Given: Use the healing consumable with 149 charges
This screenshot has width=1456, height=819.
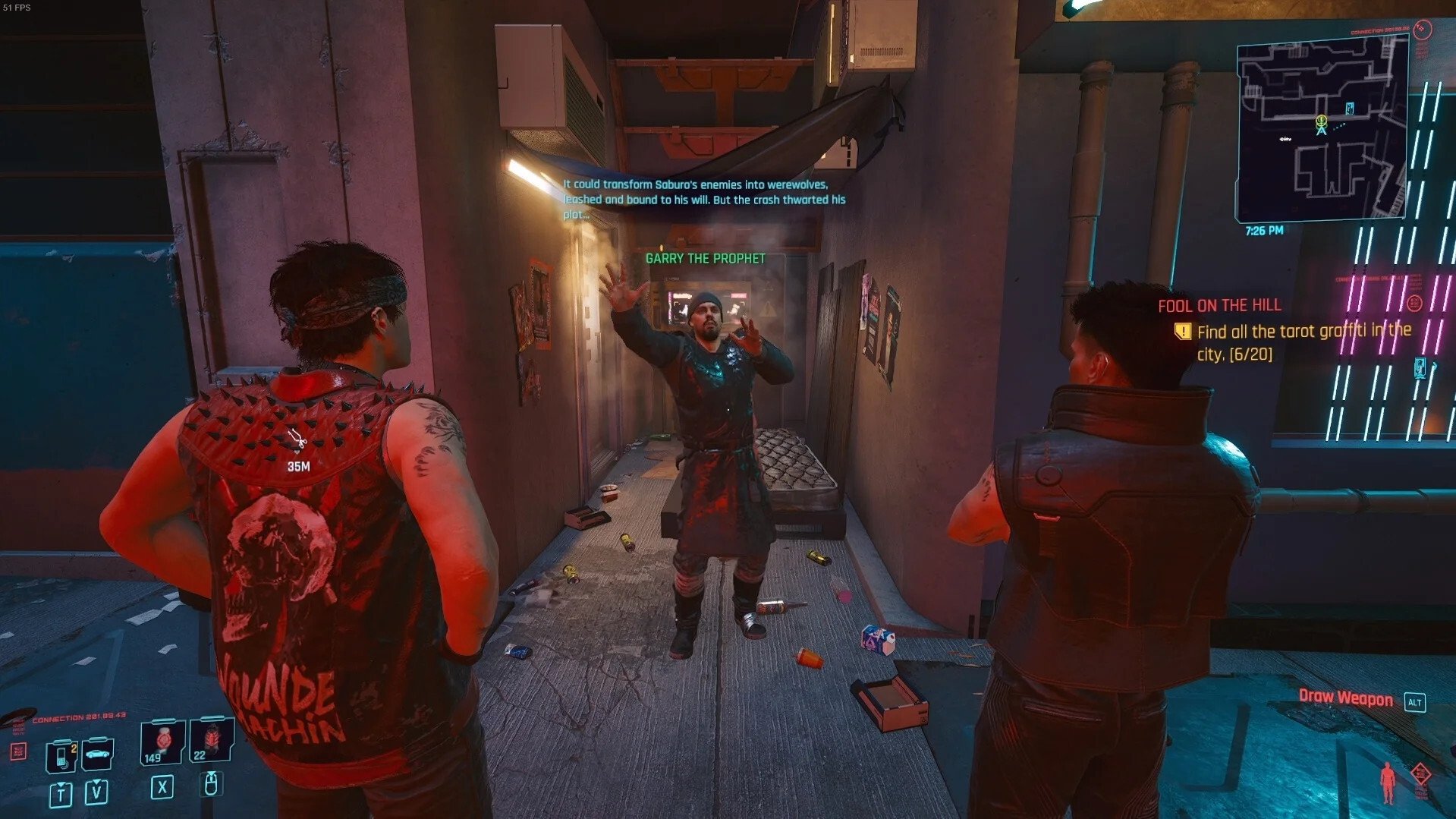Looking at the screenshot, I should (163, 740).
